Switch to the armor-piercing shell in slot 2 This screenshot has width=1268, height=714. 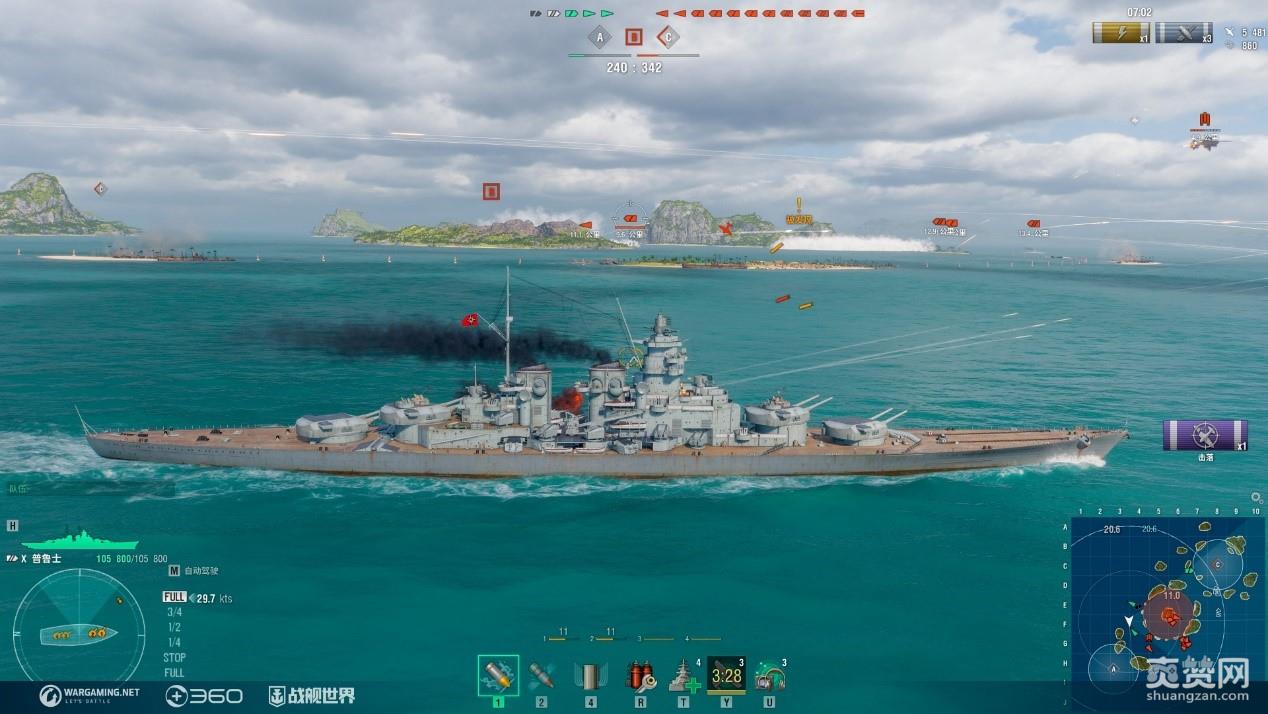[541, 676]
